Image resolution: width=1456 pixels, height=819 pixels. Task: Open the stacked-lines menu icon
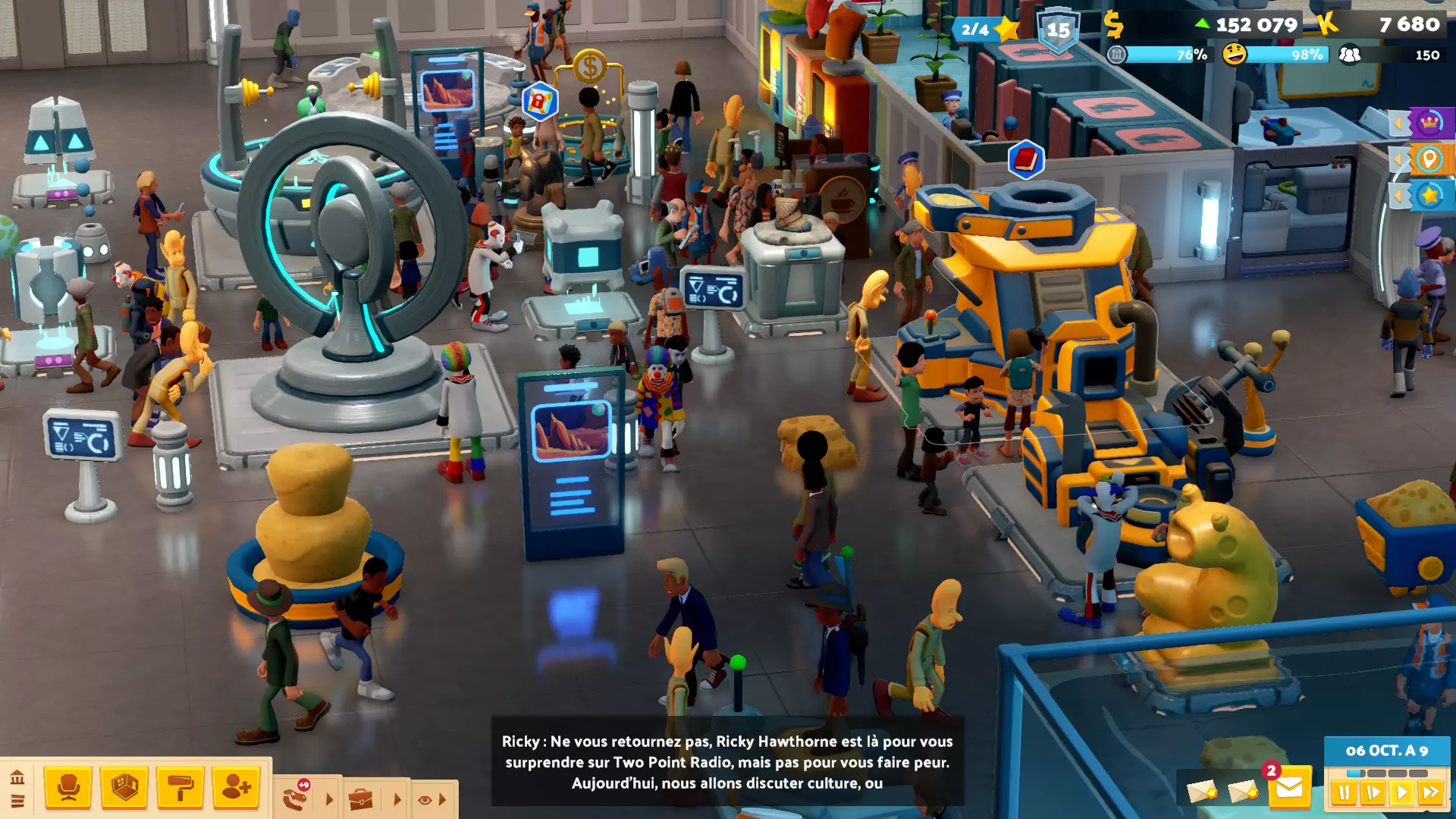tap(17, 801)
